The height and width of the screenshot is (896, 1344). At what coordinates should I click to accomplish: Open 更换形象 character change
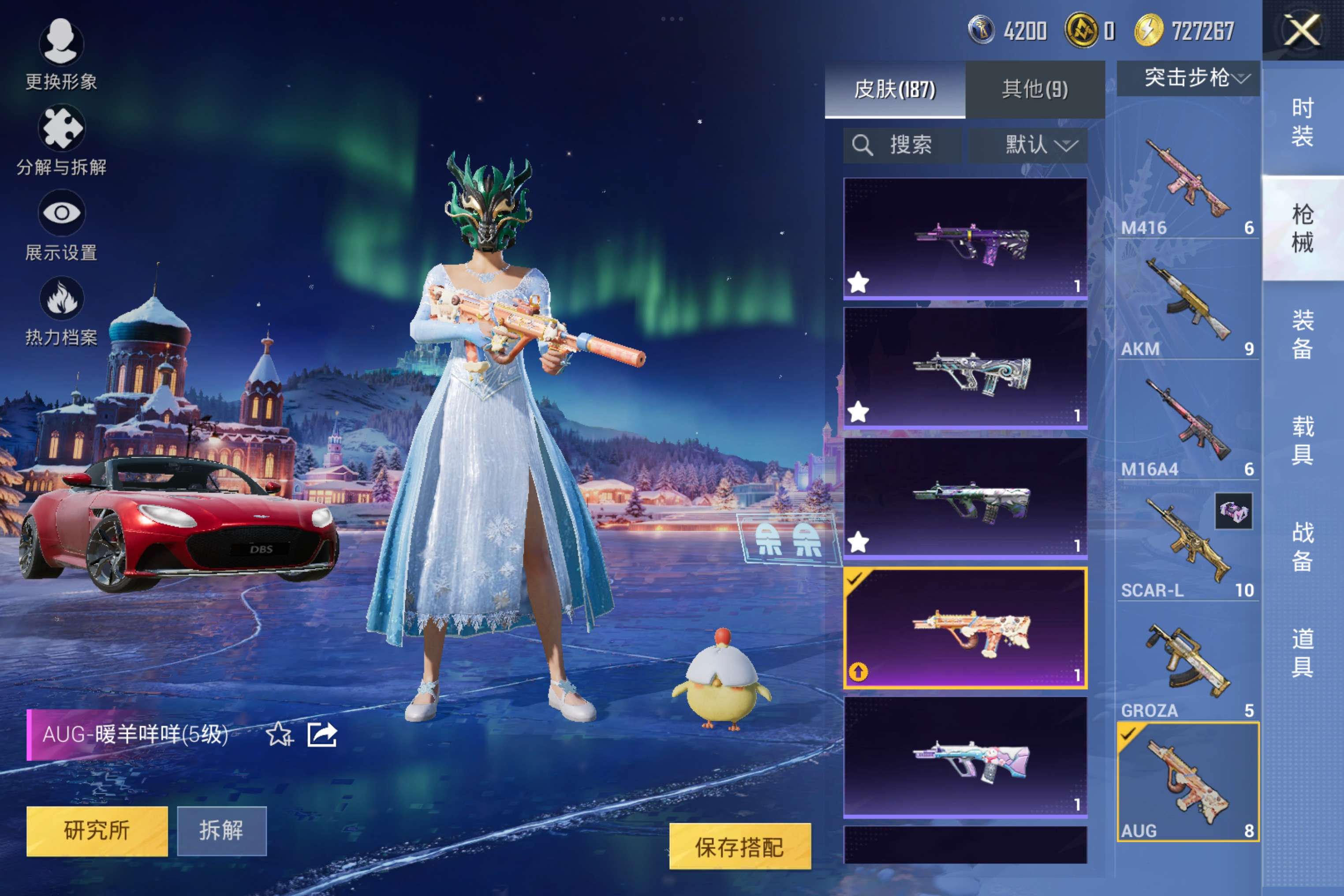61,52
